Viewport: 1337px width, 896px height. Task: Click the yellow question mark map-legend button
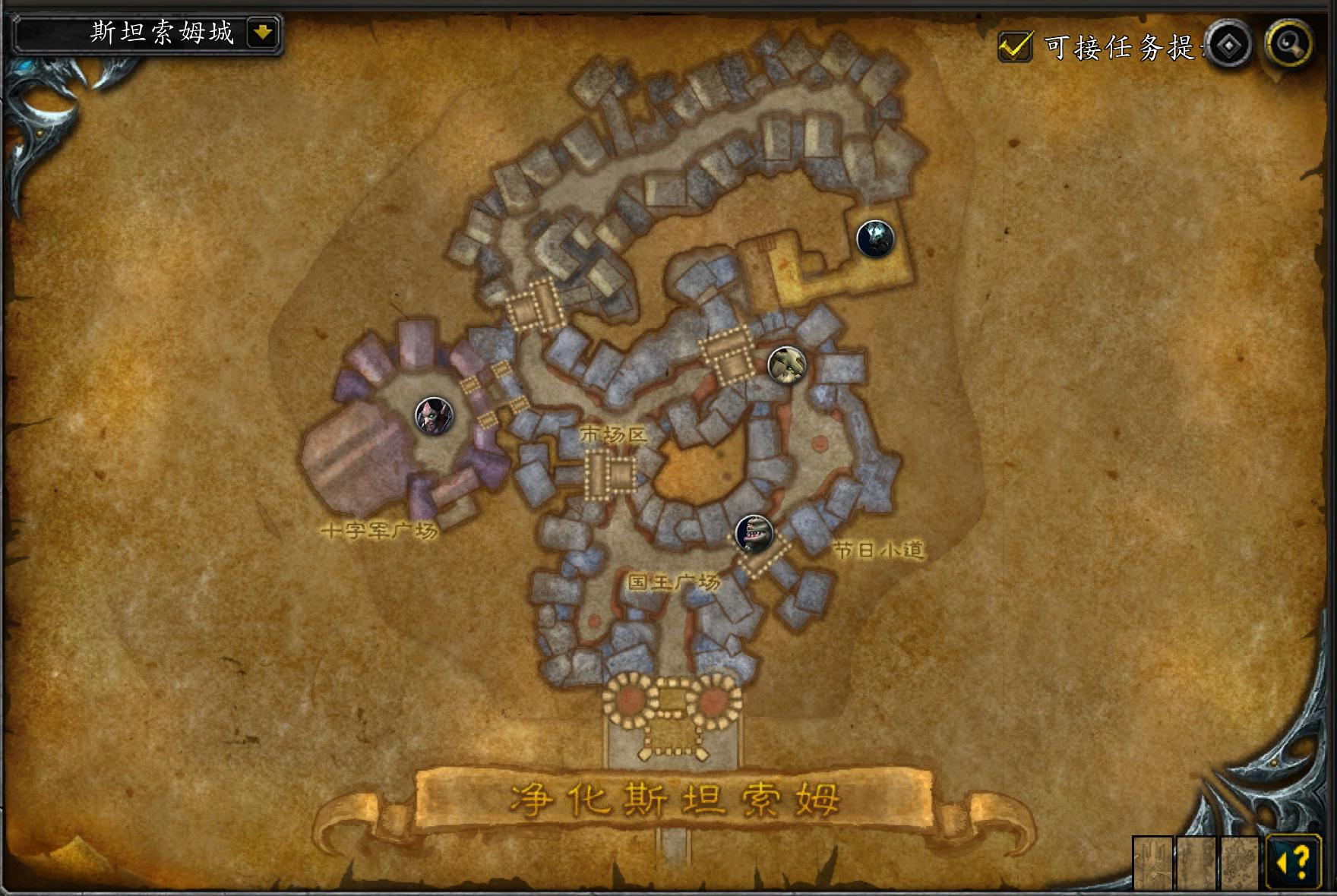coord(1295,863)
